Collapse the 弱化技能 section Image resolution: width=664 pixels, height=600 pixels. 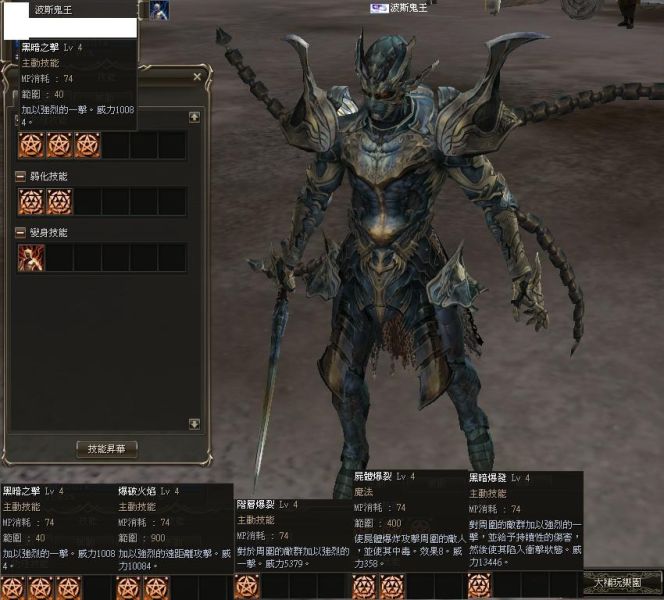(21, 176)
